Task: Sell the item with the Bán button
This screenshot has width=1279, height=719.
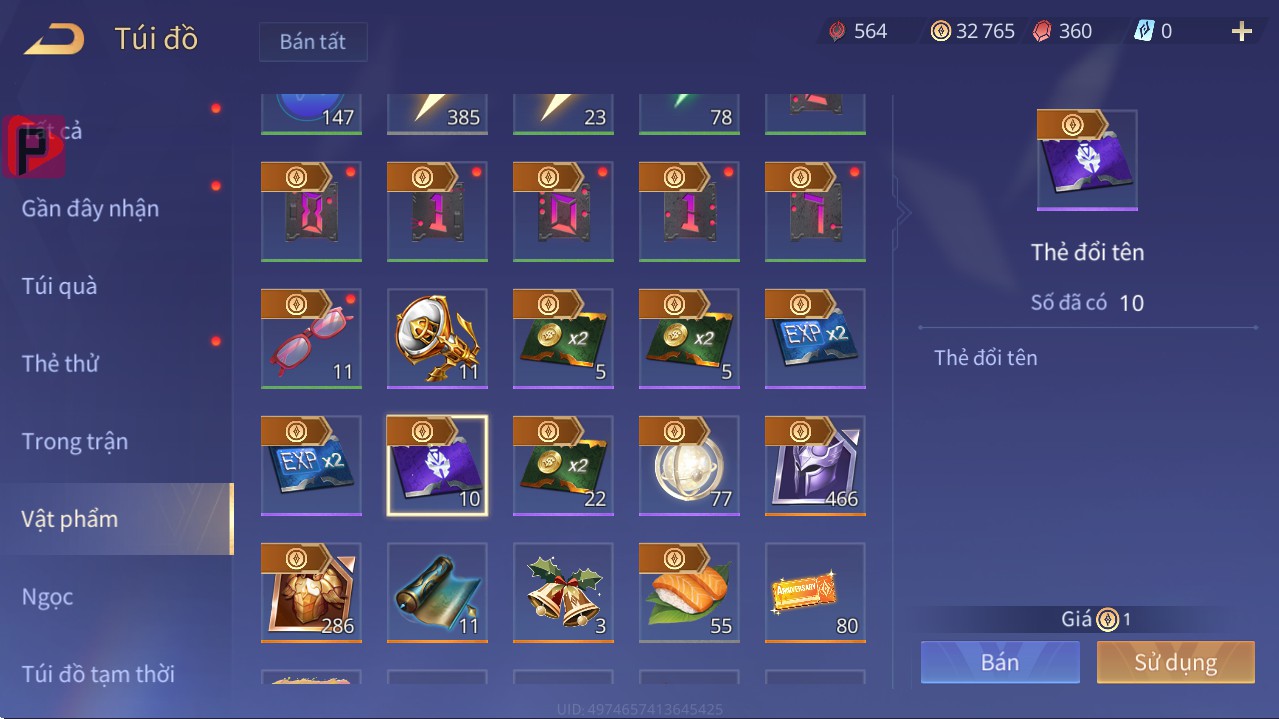Action: [1000, 662]
